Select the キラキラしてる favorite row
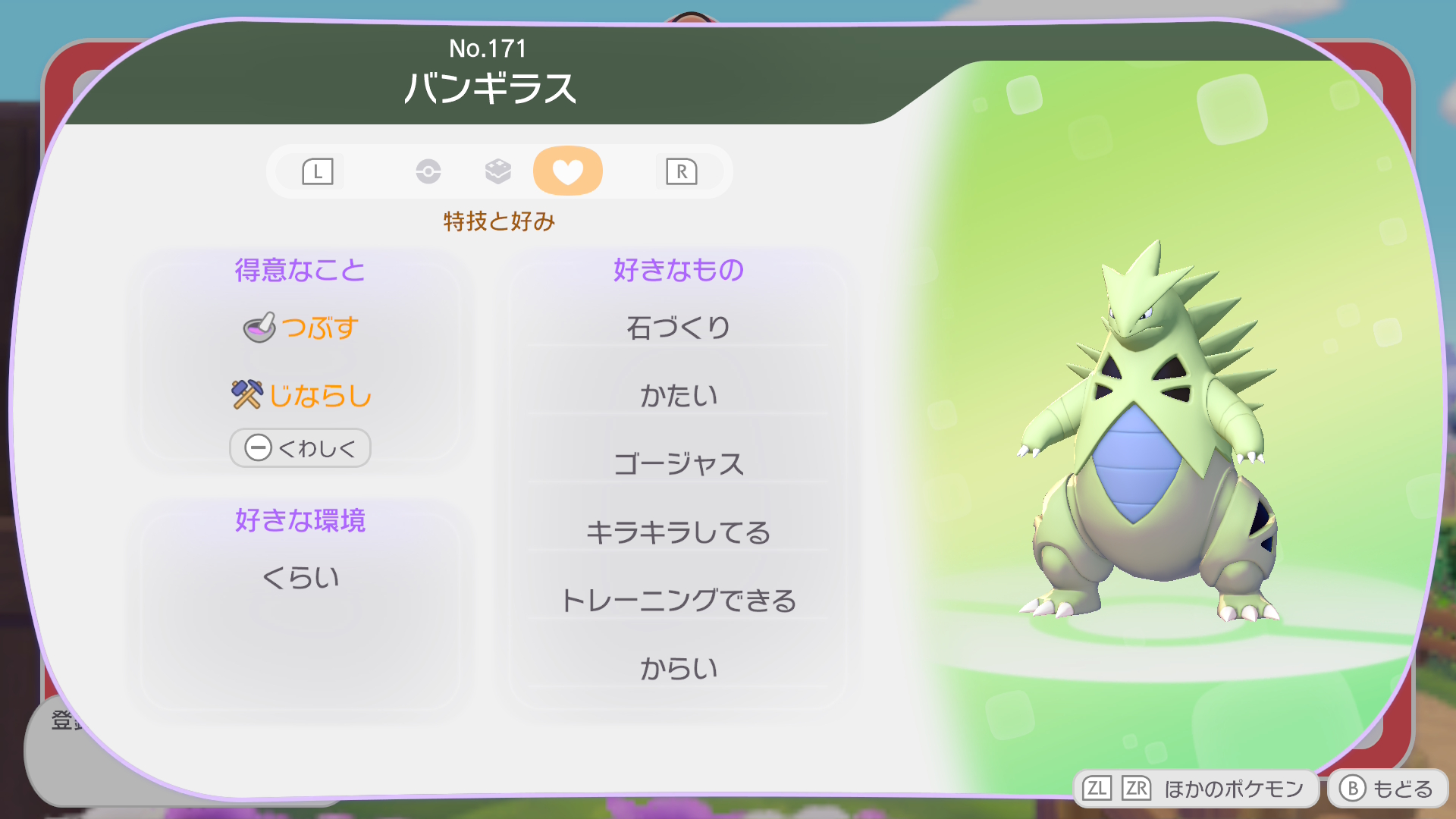This screenshot has height=819, width=1456. (x=678, y=532)
